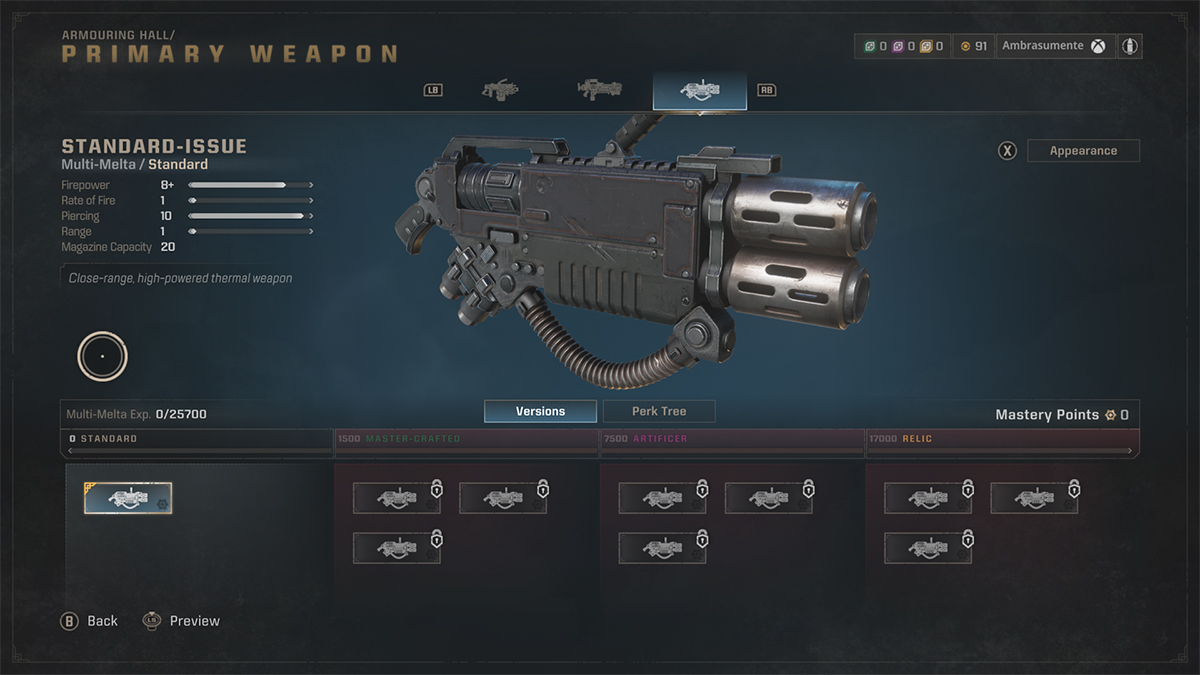Select the Master-Crafted tier header
This screenshot has width=1200, height=675.
pos(466,439)
